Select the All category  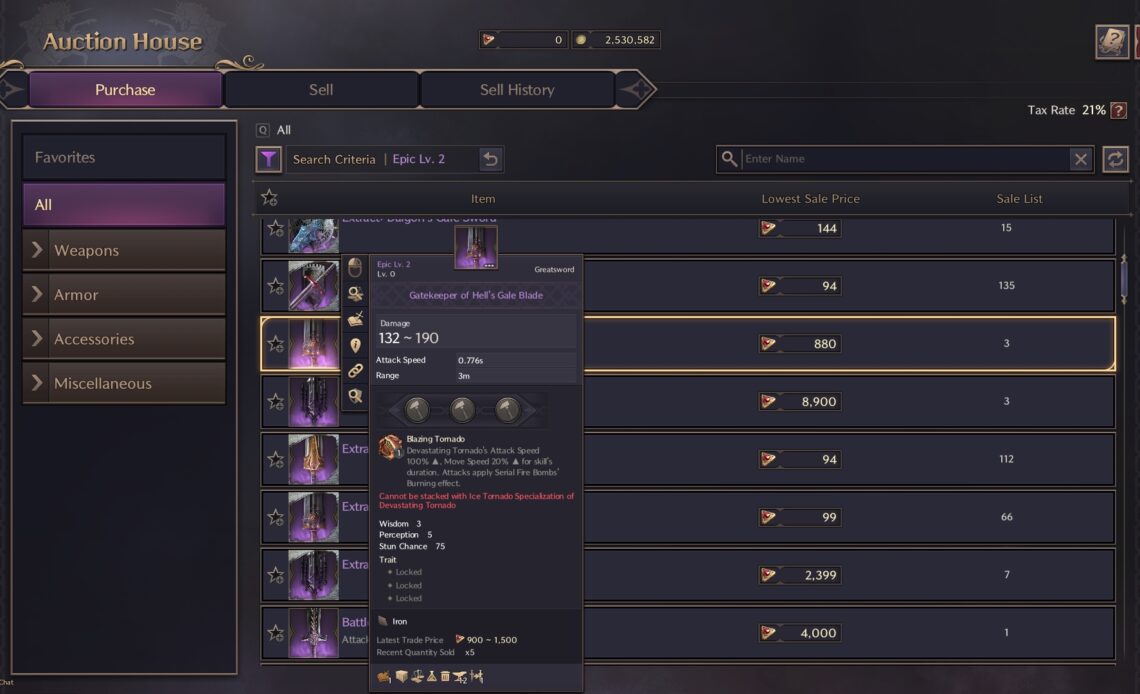124,205
